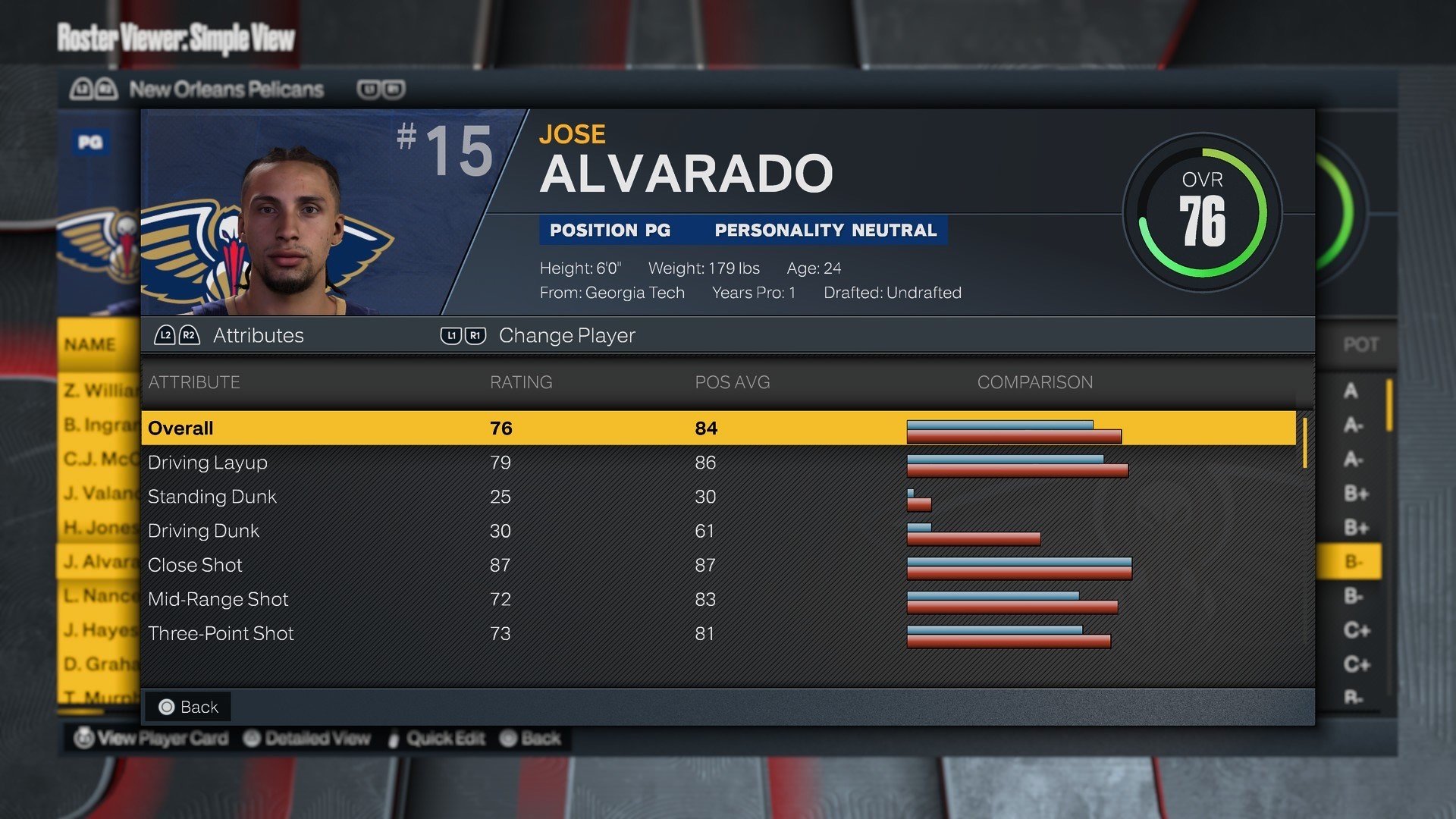Choose the Driving Layup attribute row
Image resolution: width=1456 pixels, height=819 pixels.
pyautogui.click(x=717, y=463)
